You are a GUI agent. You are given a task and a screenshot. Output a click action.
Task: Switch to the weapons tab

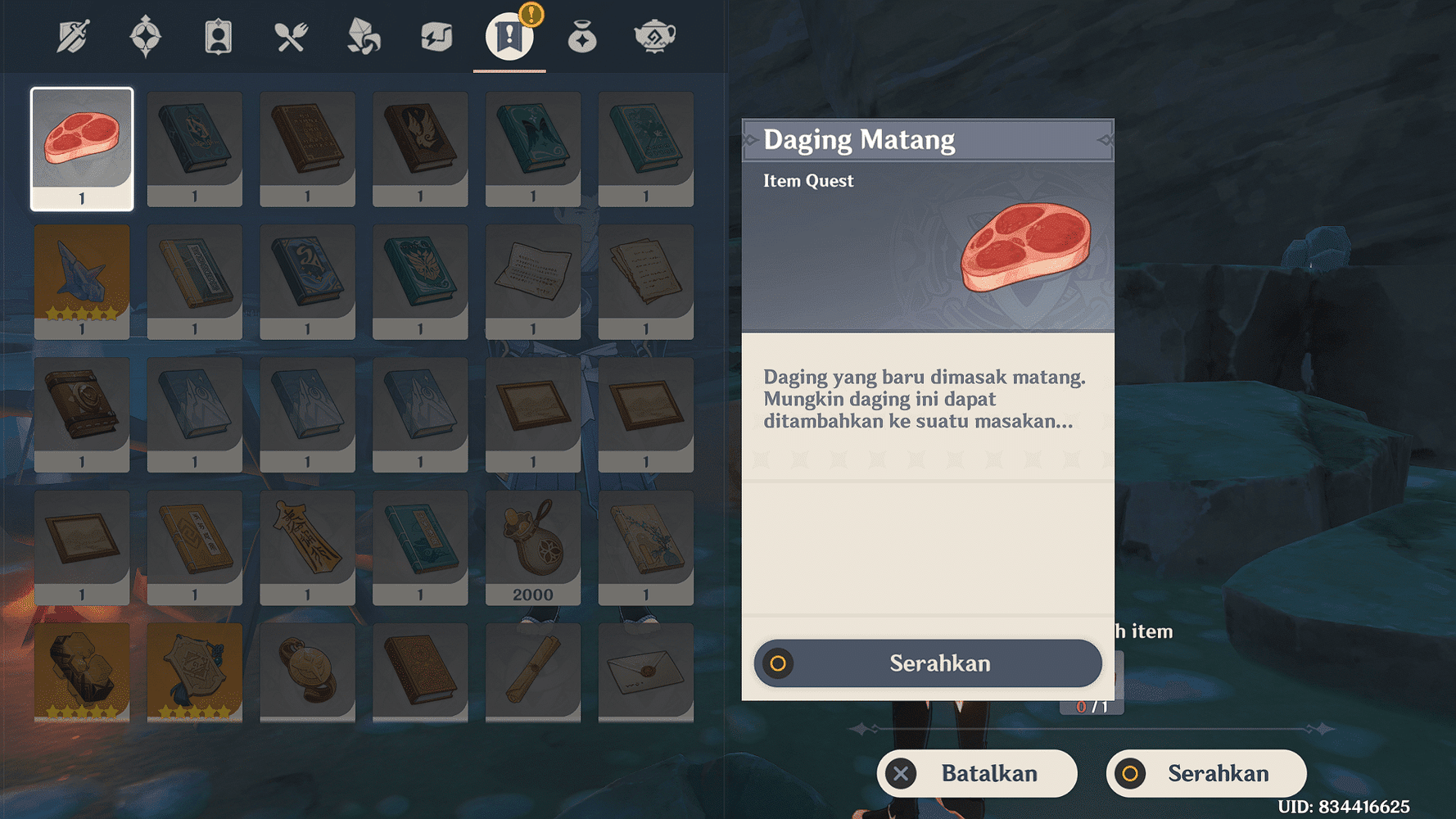coord(73,37)
